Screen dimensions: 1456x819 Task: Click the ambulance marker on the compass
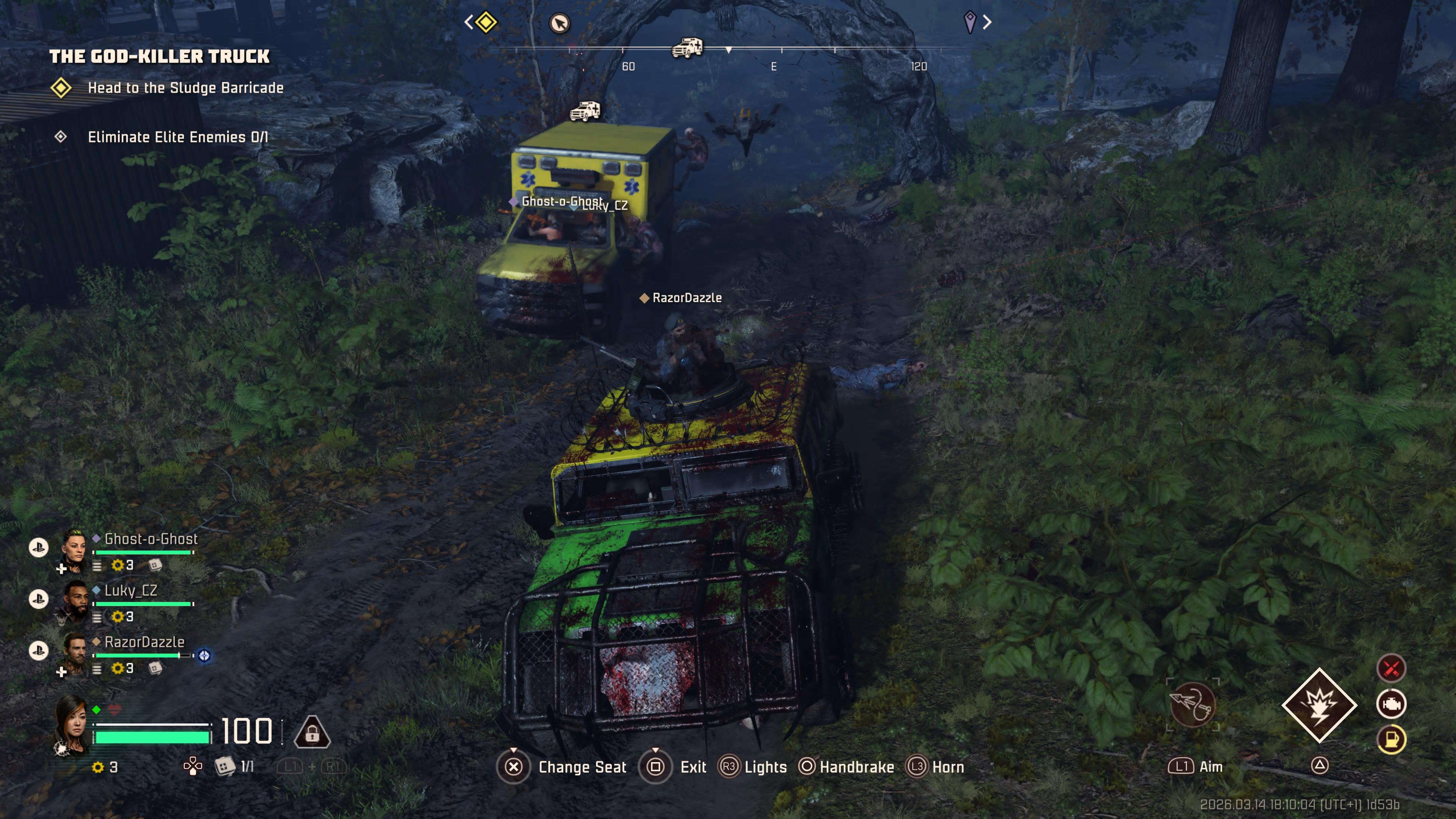tap(687, 48)
